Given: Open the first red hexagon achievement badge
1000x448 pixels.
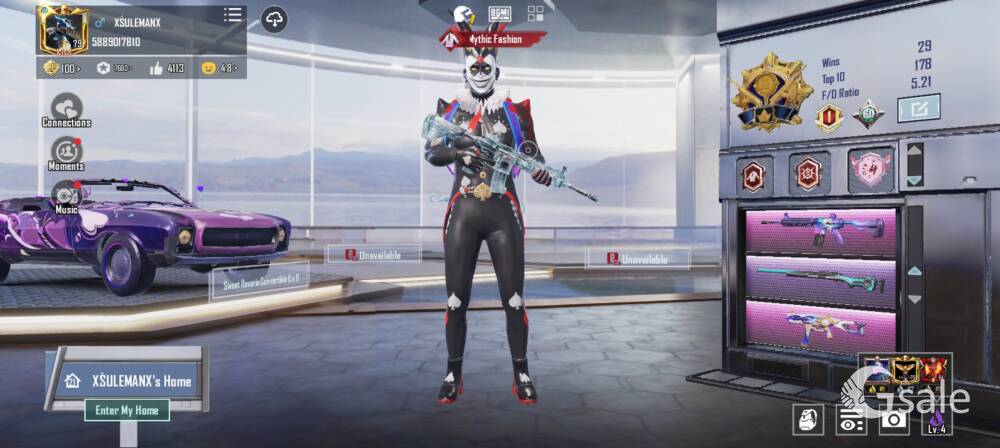Looking at the screenshot, I should 753,175.
